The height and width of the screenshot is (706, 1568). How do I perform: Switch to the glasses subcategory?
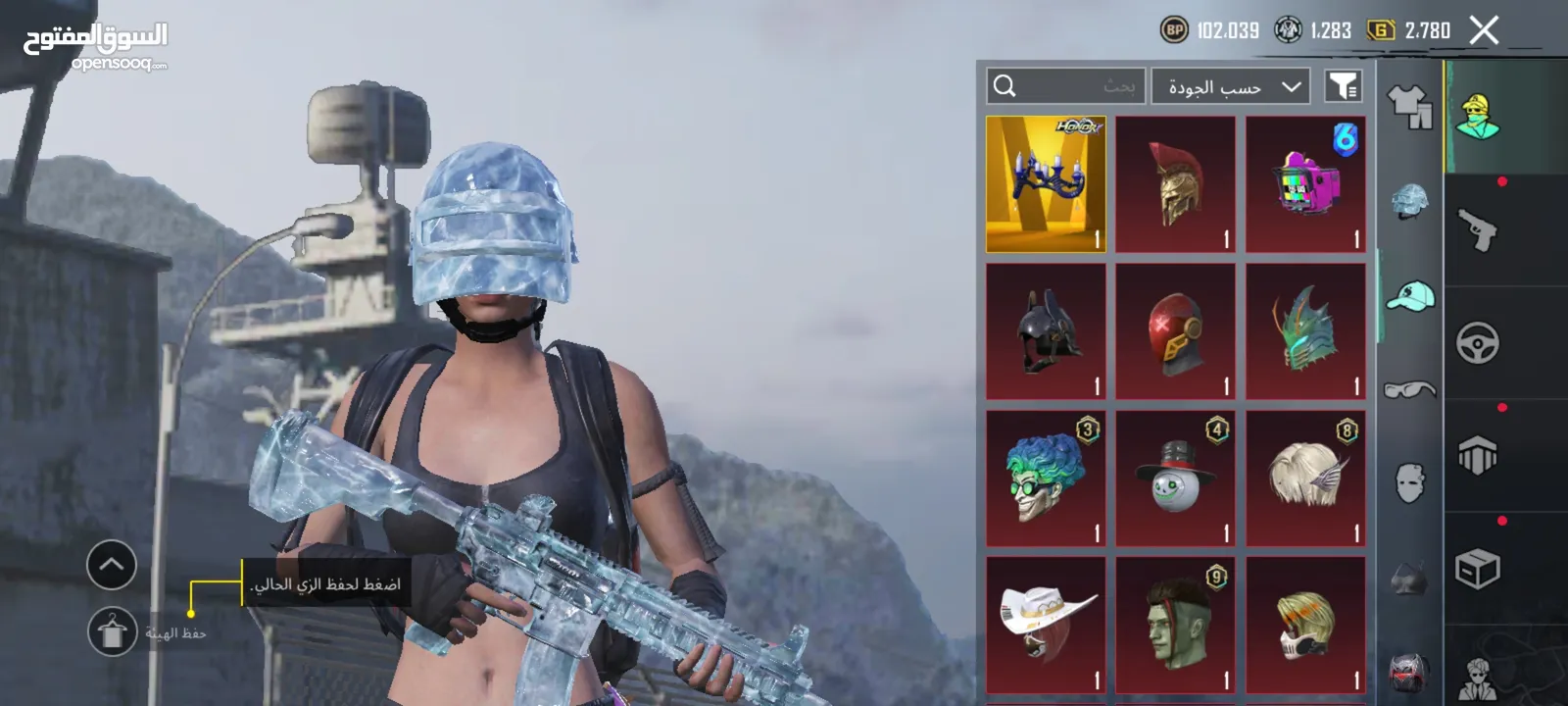tap(1409, 389)
